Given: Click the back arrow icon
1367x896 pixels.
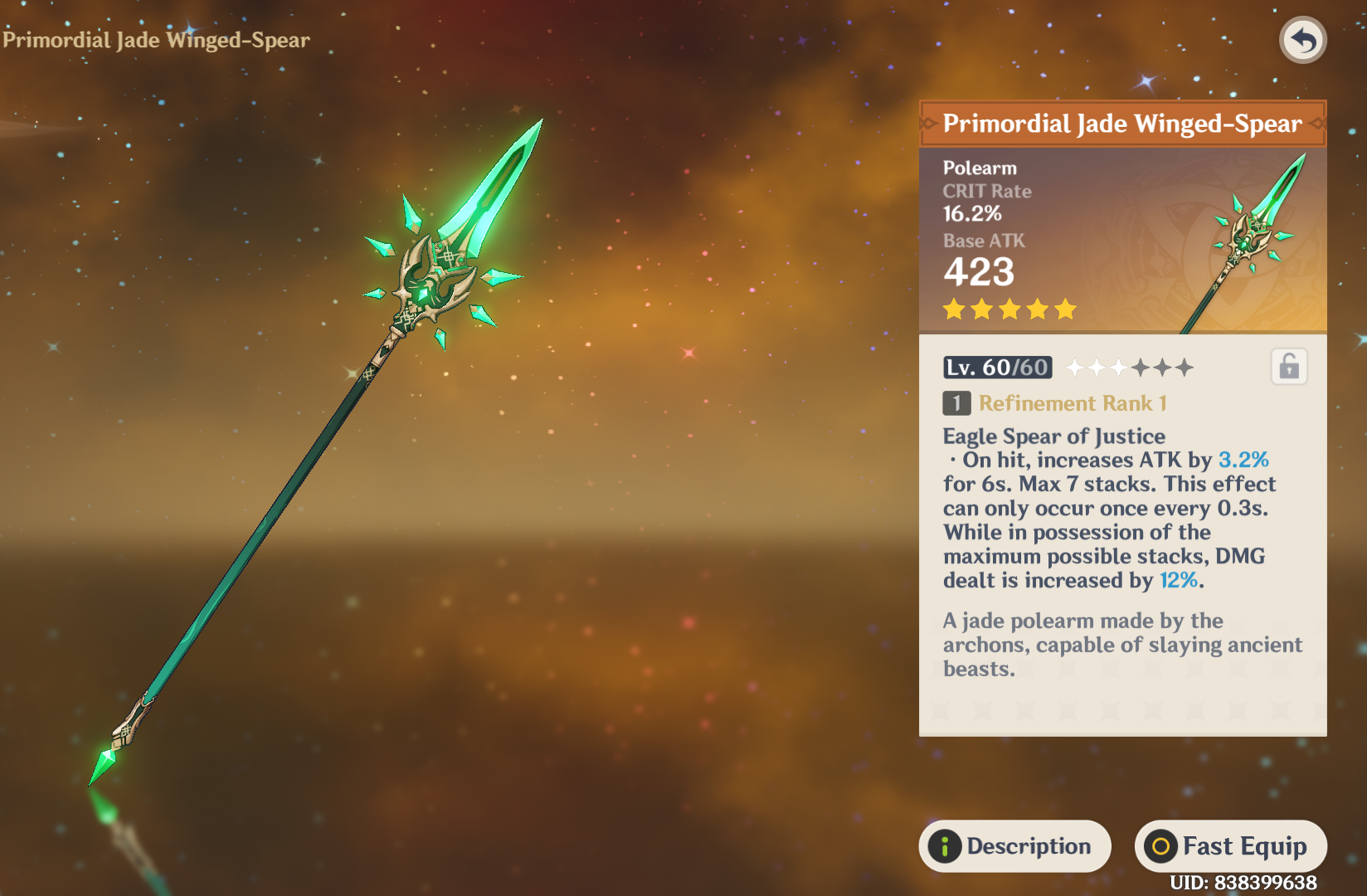Looking at the screenshot, I should click(x=1303, y=40).
